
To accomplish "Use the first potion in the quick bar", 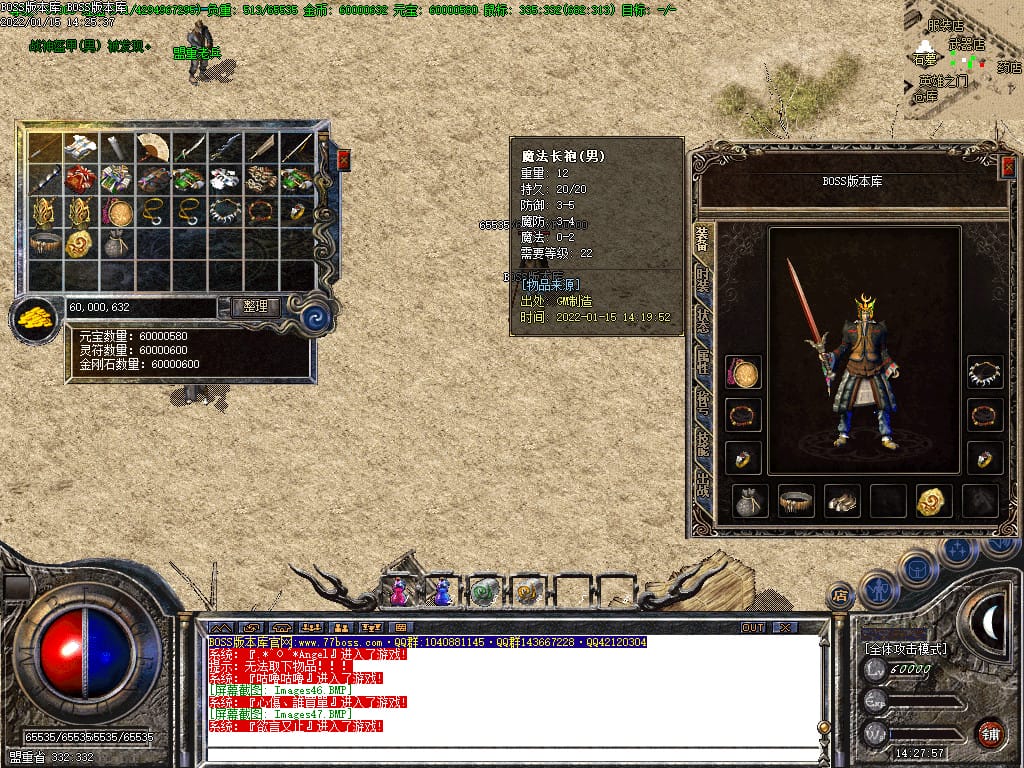I will pyautogui.click(x=399, y=591).
